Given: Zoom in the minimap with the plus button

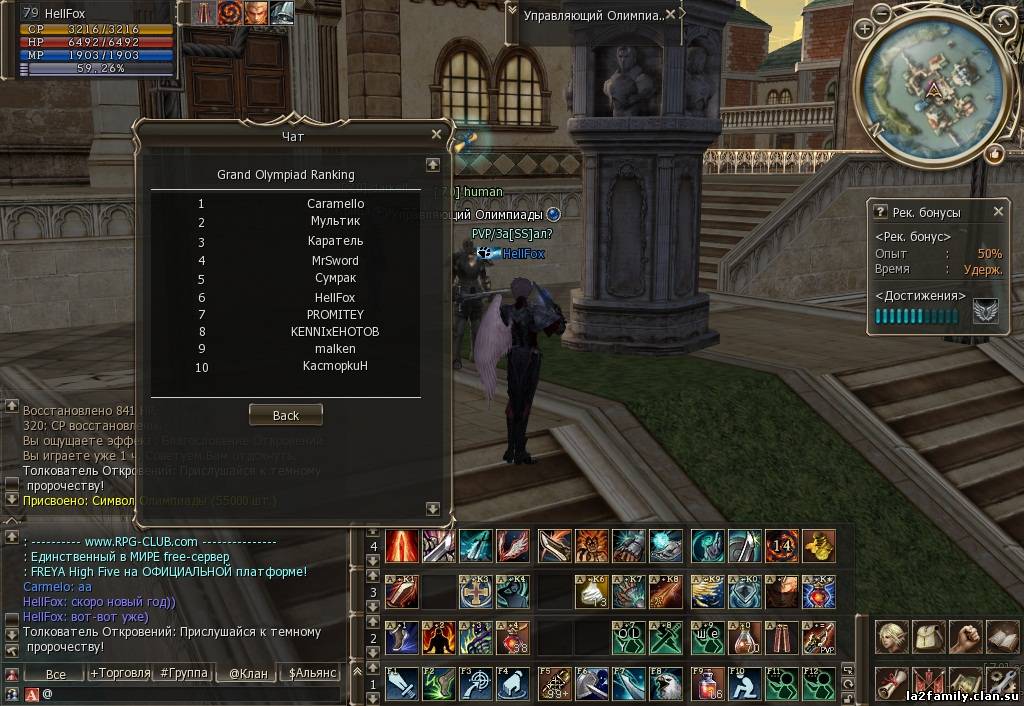Looking at the screenshot, I should coord(864,28).
